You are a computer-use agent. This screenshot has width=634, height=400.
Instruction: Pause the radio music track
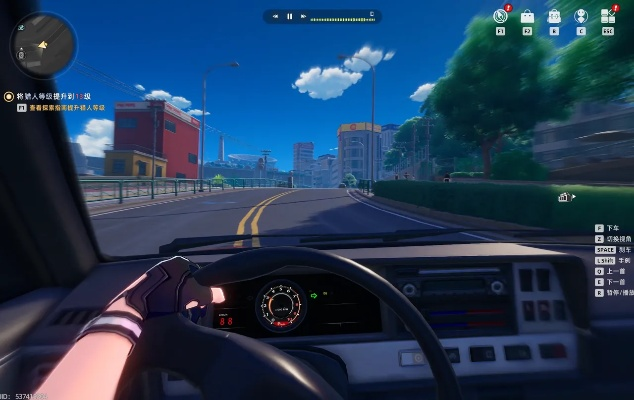(x=290, y=16)
